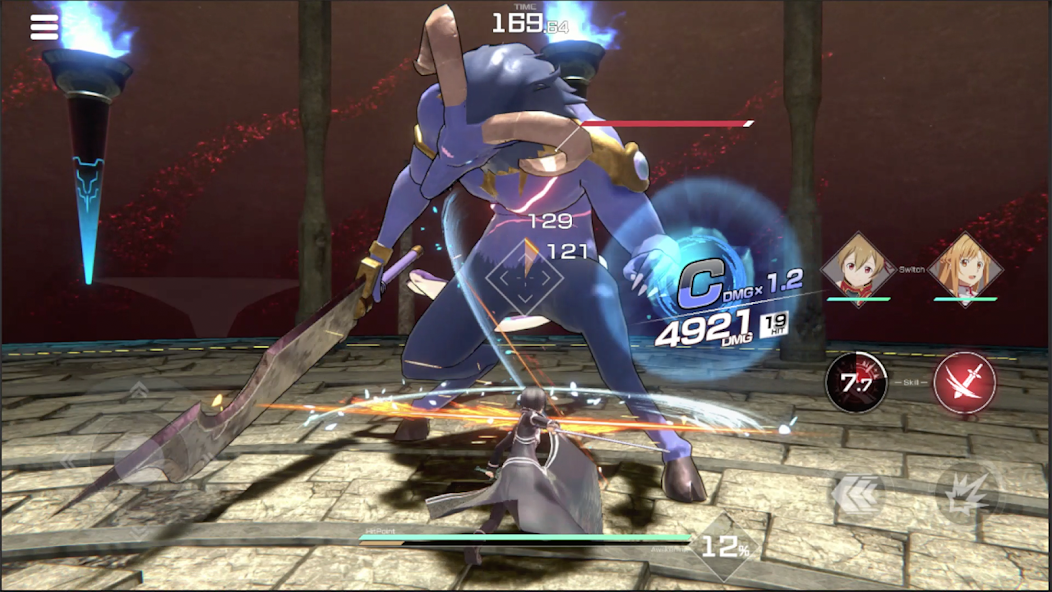Switch to the short-haired brown-haired character portrait
The image size is (1052, 592).
(857, 269)
